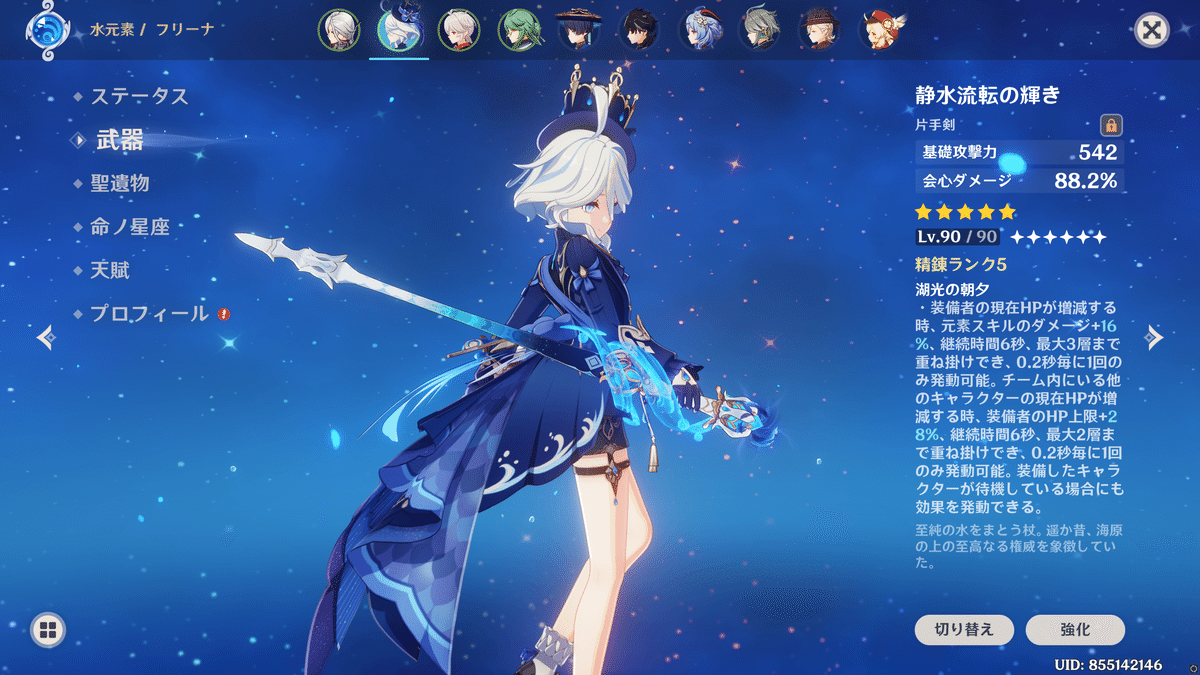Go to the 天賦 (Talents) section
This screenshot has height=675, width=1200.
coord(110,270)
